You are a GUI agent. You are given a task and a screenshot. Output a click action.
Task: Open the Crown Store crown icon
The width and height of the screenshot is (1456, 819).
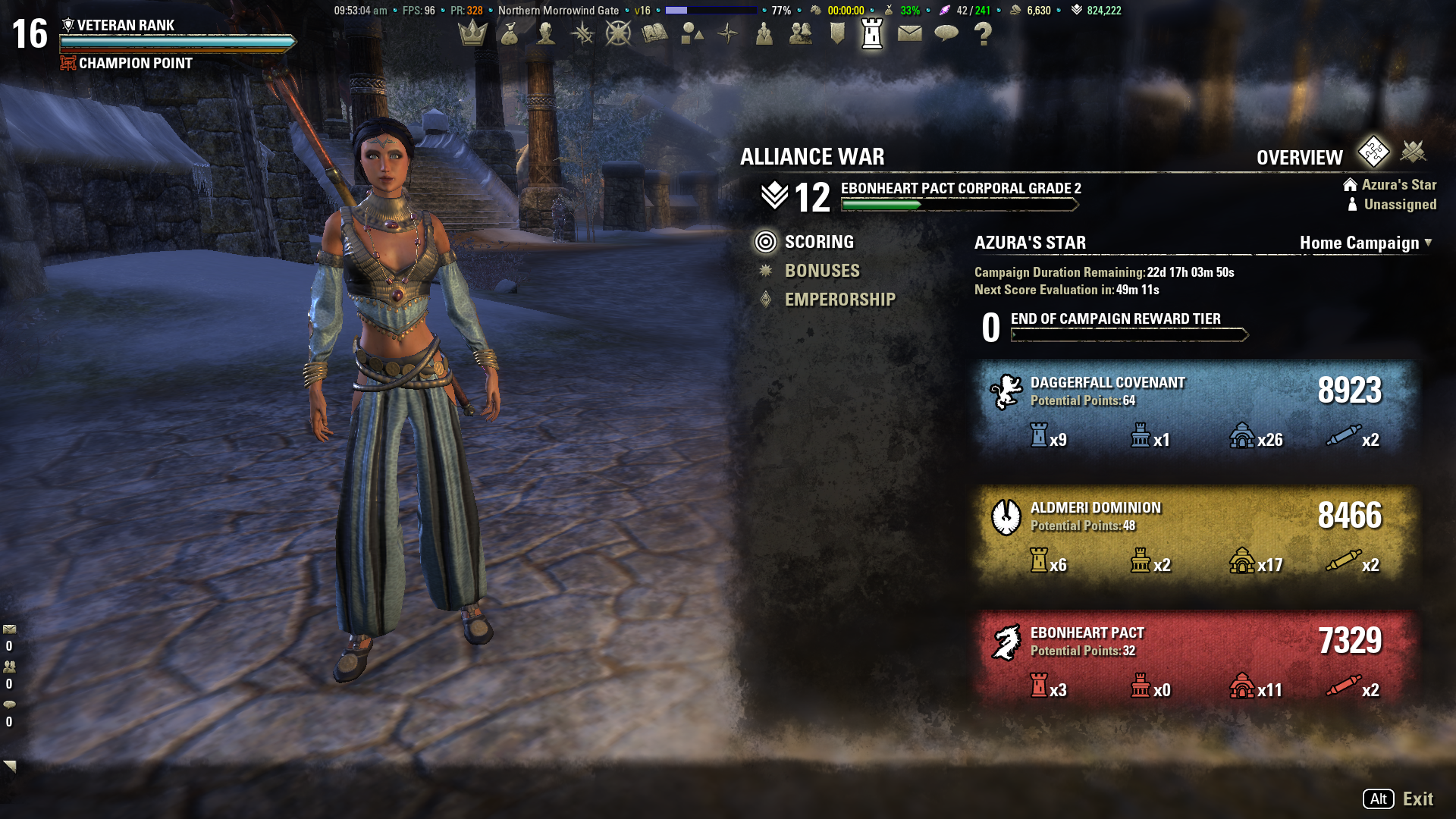tap(472, 33)
